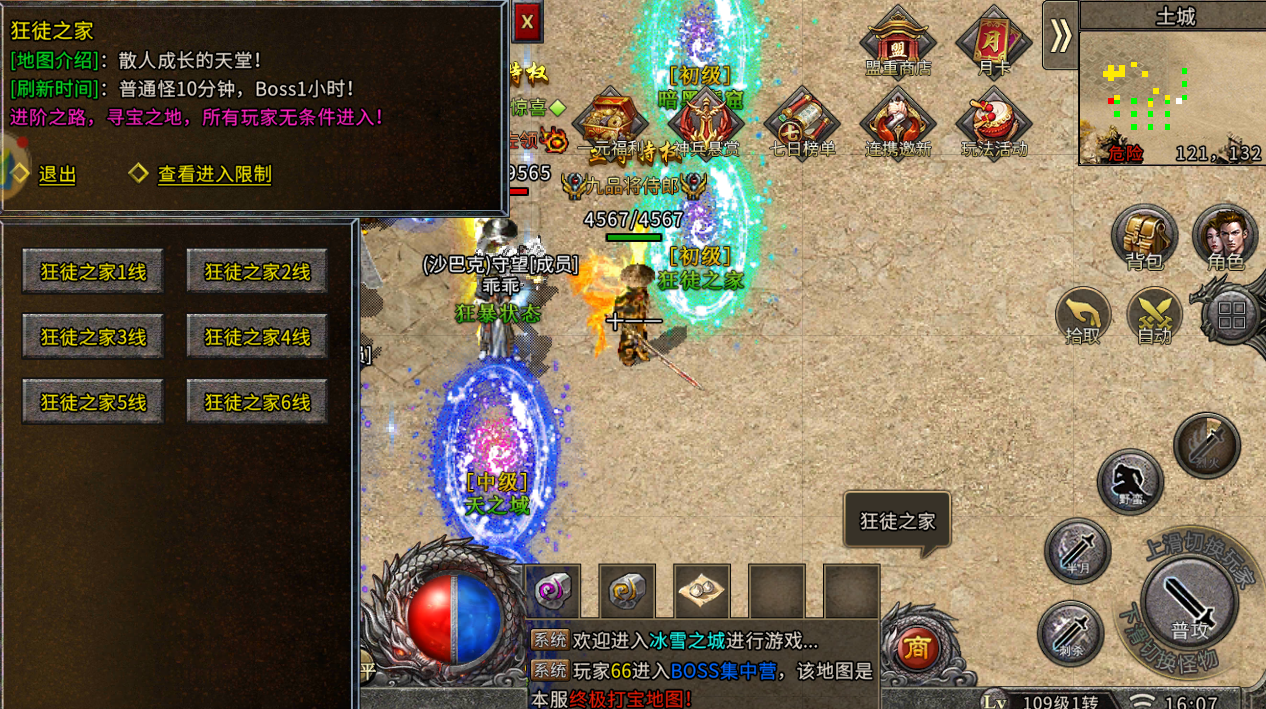Choose 狂徒之家5线 channel
Screen dimensions: 1266x709
(x=93, y=402)
